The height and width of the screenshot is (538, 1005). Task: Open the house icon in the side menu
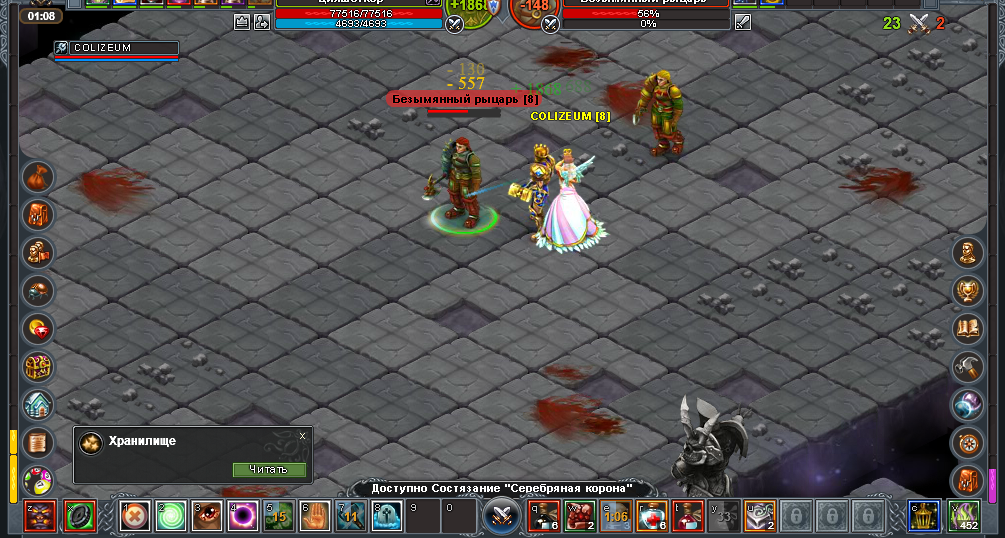click(x=39, y=405)
